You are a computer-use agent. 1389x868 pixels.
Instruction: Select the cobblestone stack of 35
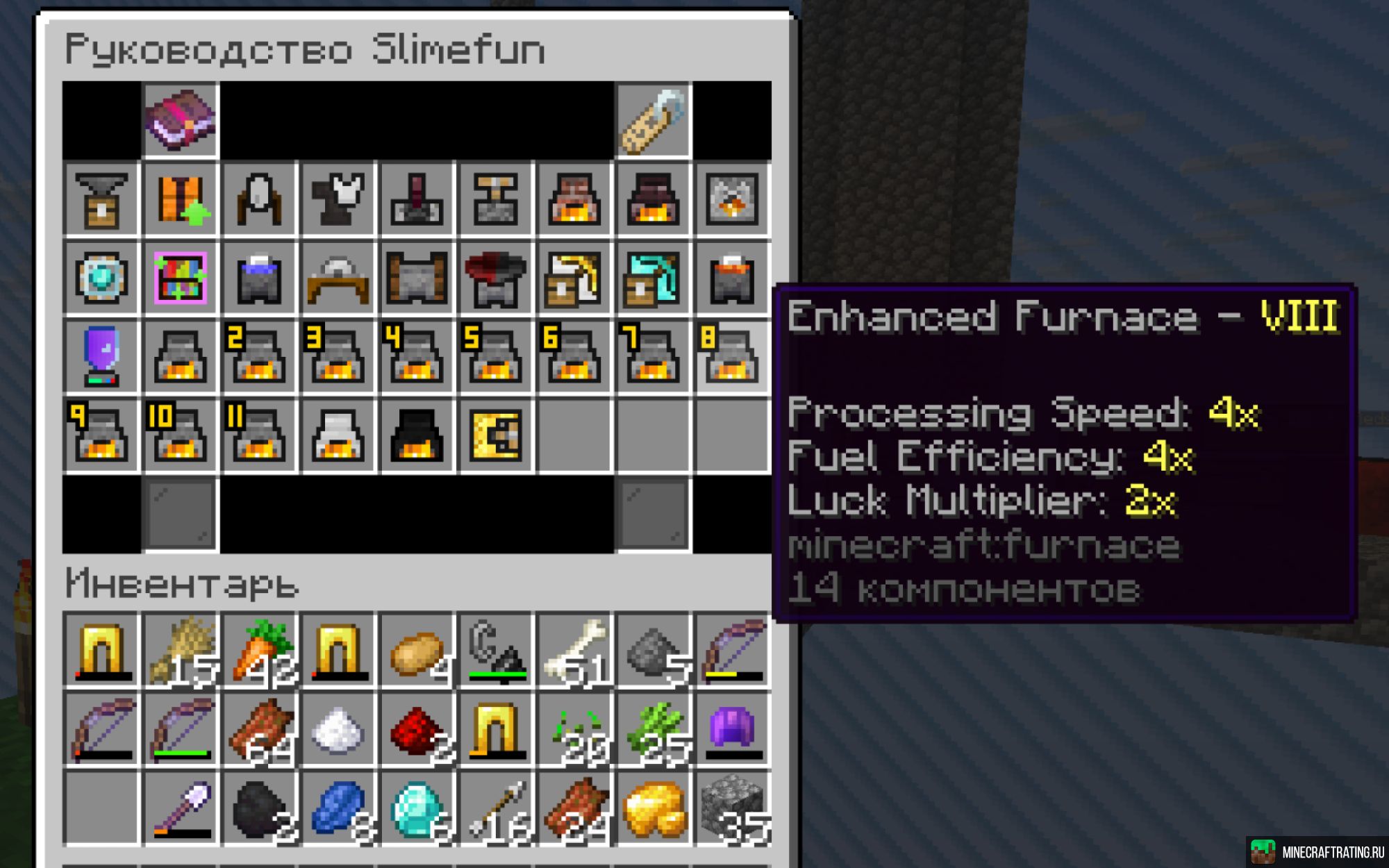pos(732,809)
